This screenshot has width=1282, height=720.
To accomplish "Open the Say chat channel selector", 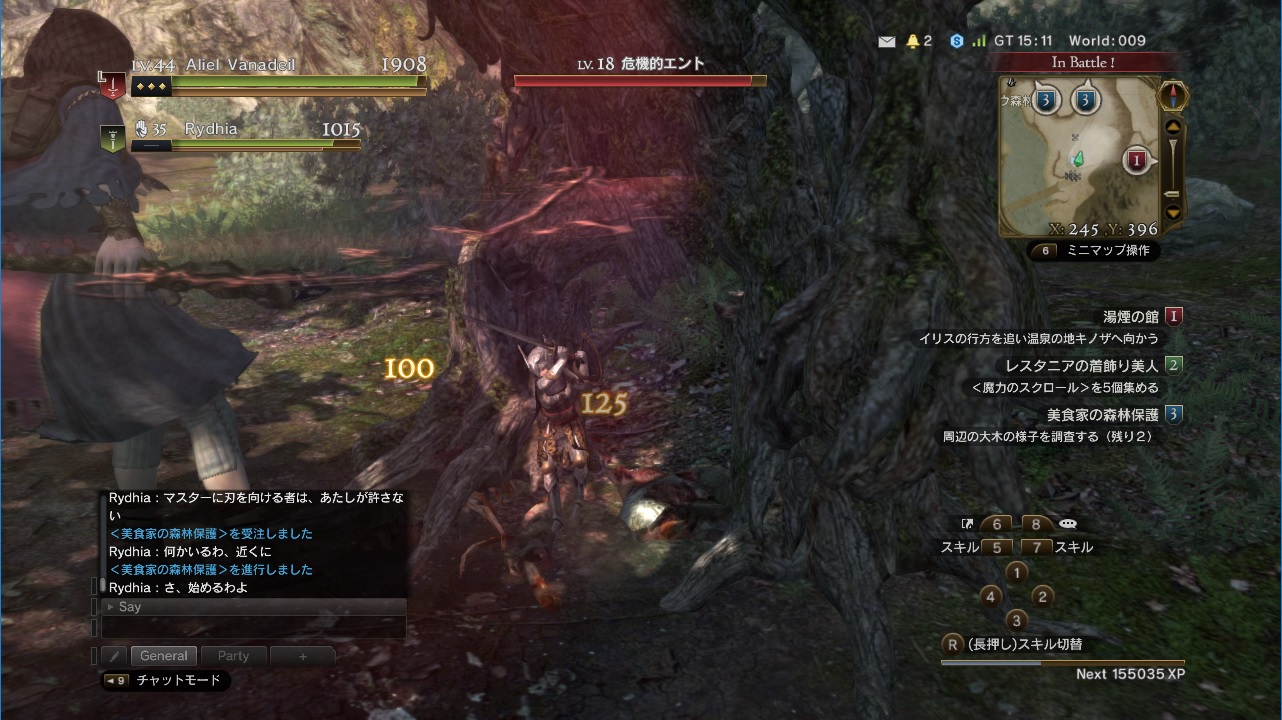I will [130, 607].
